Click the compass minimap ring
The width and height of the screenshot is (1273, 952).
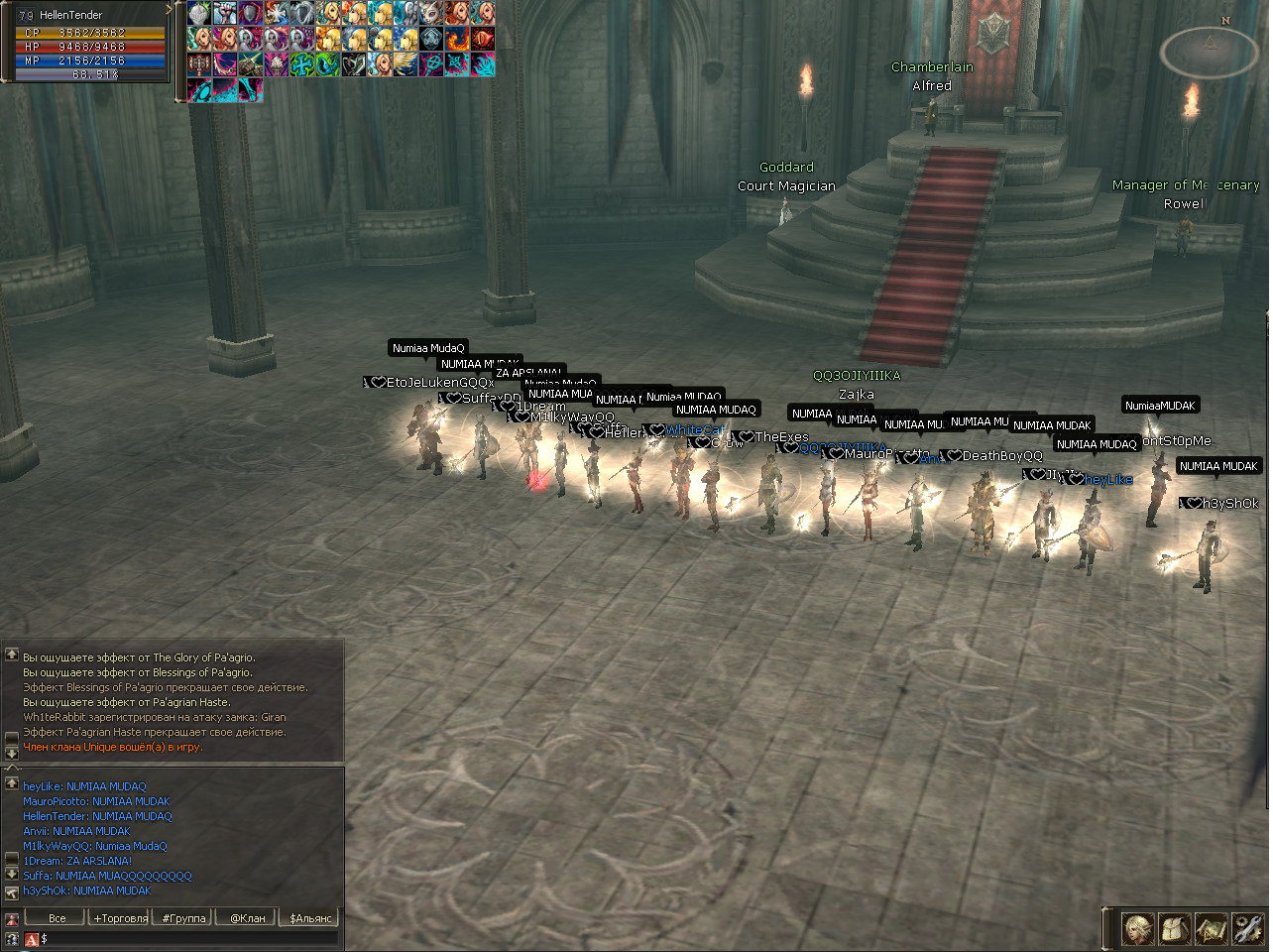click(1209, 52)
